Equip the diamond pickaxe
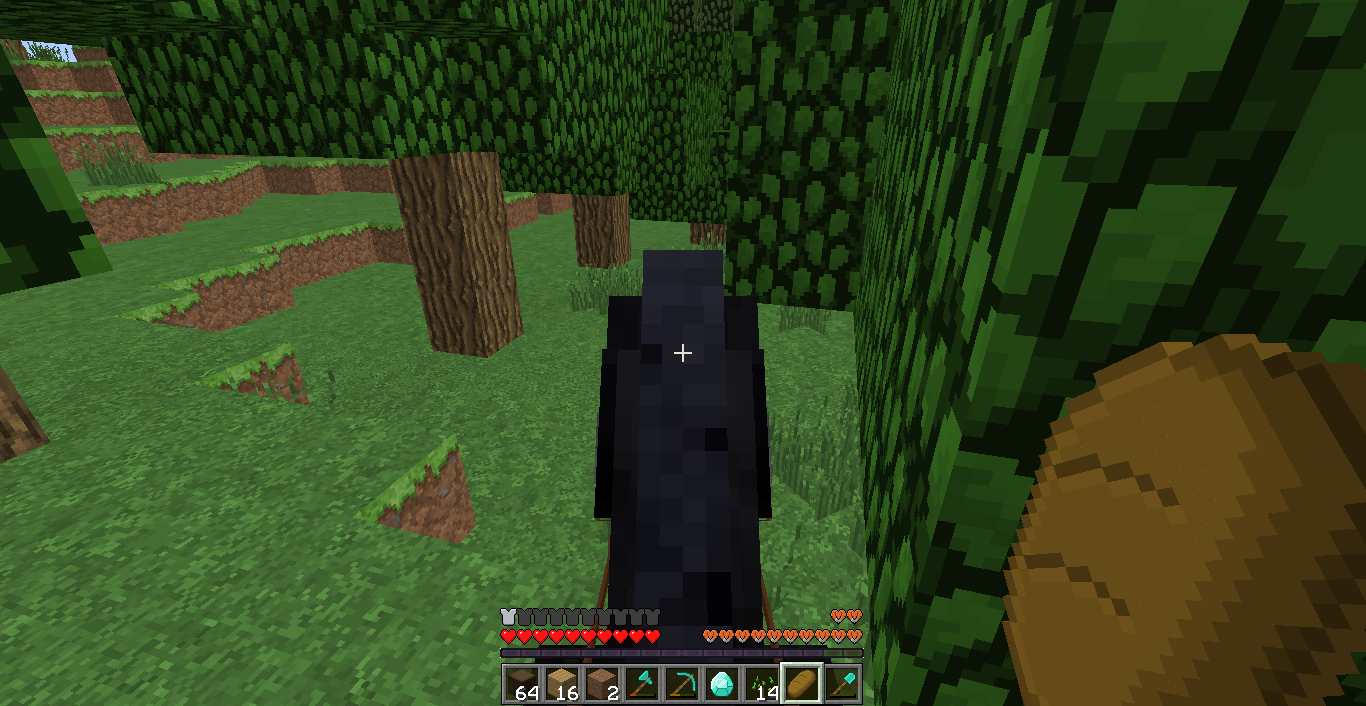 coord(681,684)
